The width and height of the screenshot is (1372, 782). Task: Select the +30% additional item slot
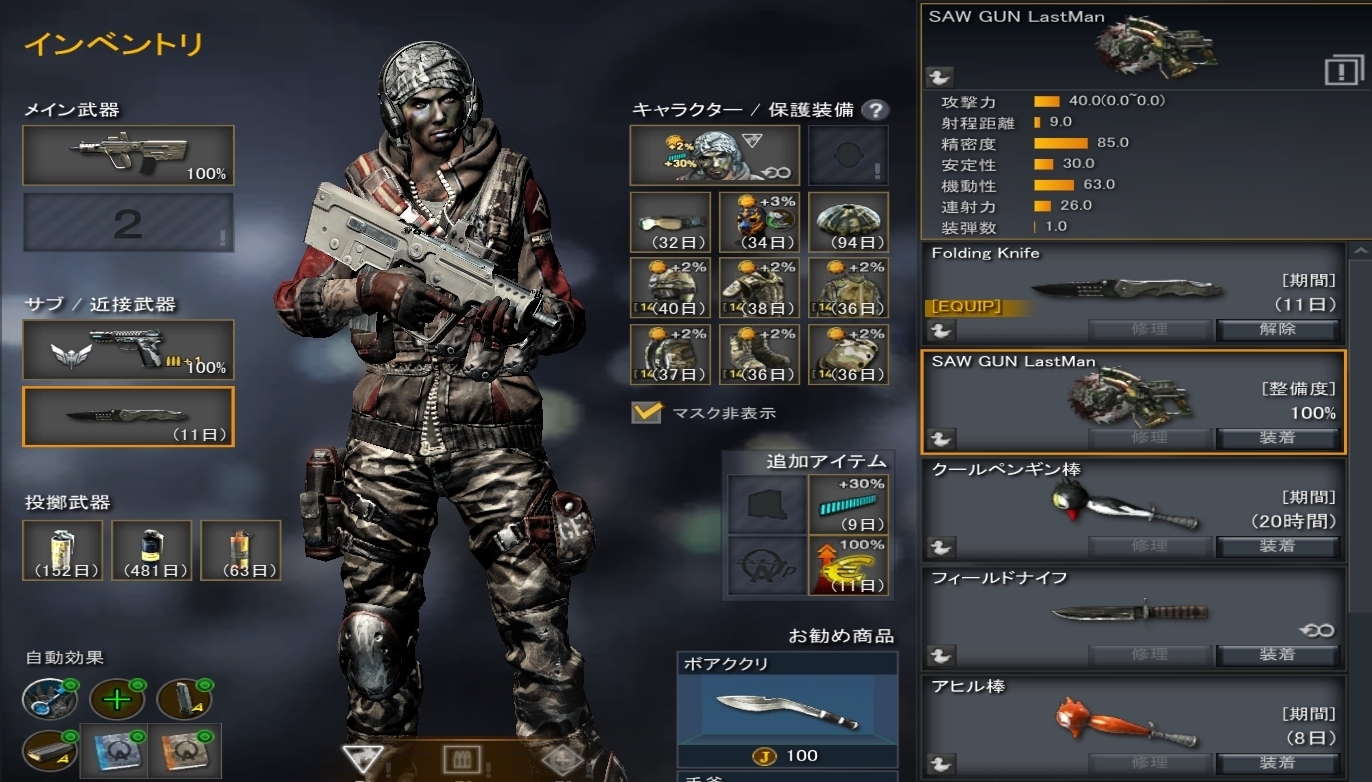click(x=848, y=505)
